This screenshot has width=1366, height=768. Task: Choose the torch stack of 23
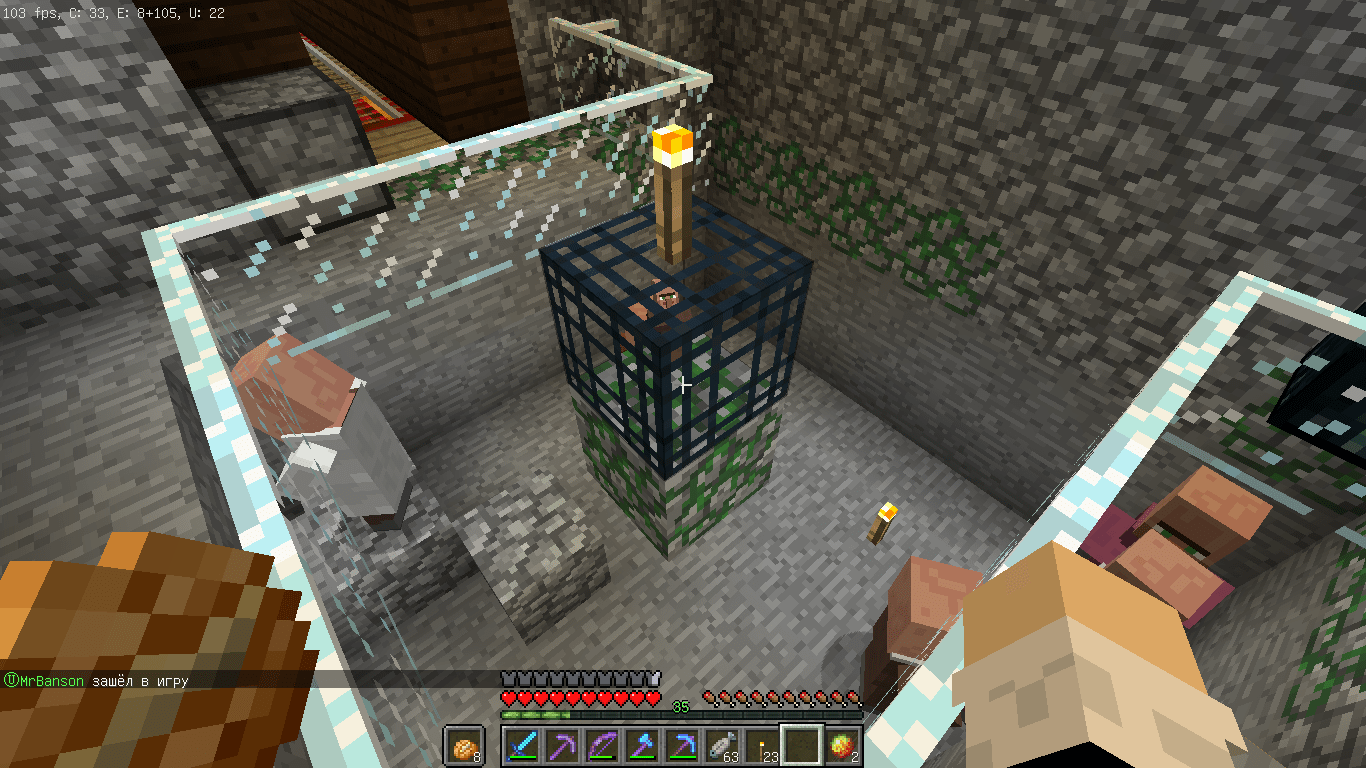[762, 746]
